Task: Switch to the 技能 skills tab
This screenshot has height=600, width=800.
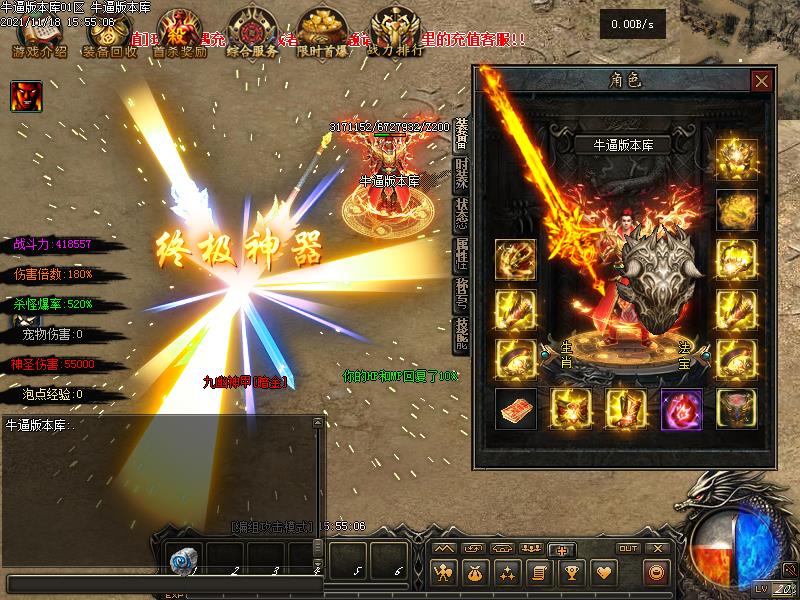Action: coord(462,333)
